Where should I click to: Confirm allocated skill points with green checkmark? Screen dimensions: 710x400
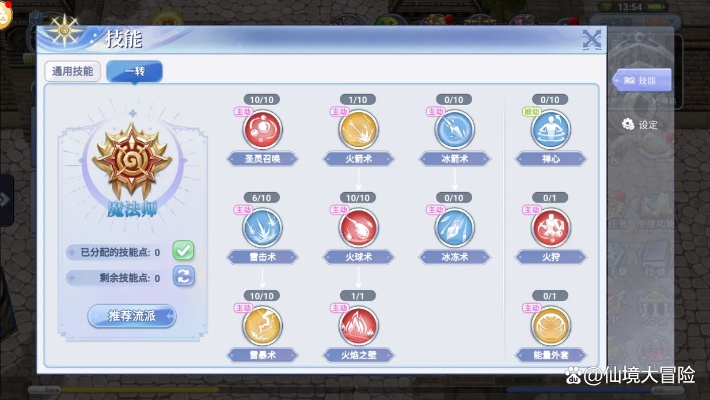point(183,251)
